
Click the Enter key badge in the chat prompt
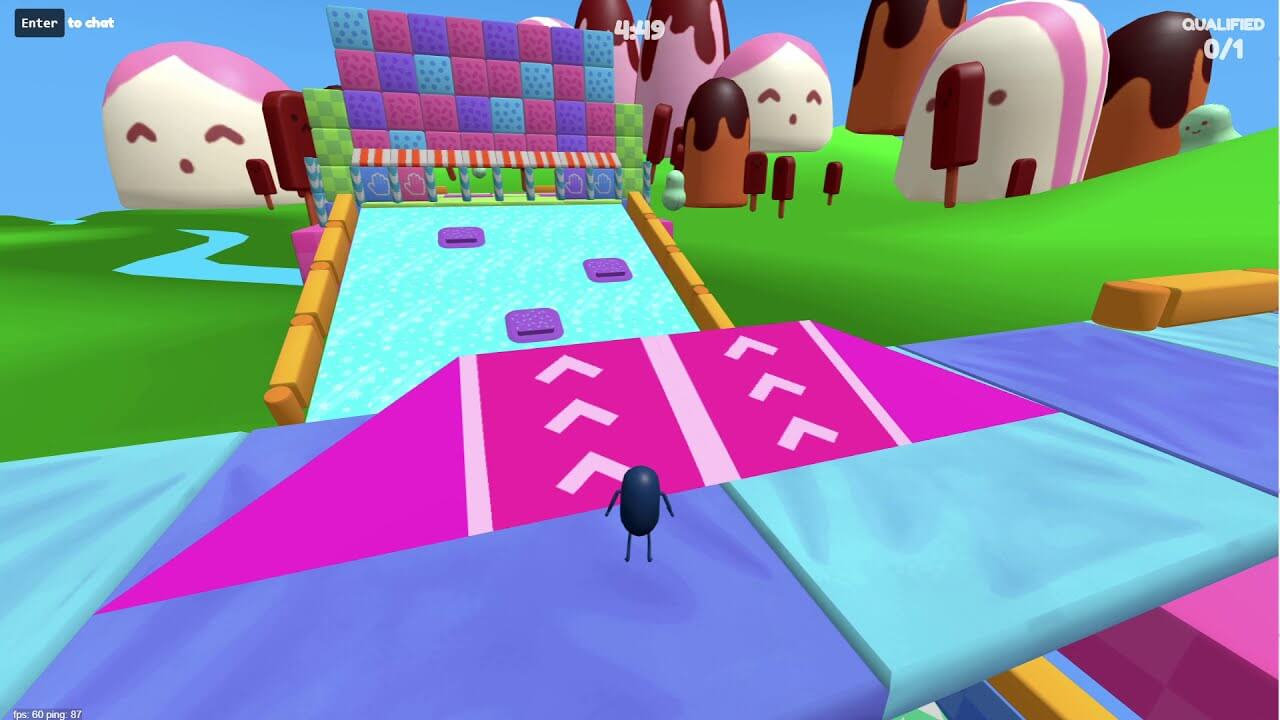pyautogui.click(x=37, y=22)
